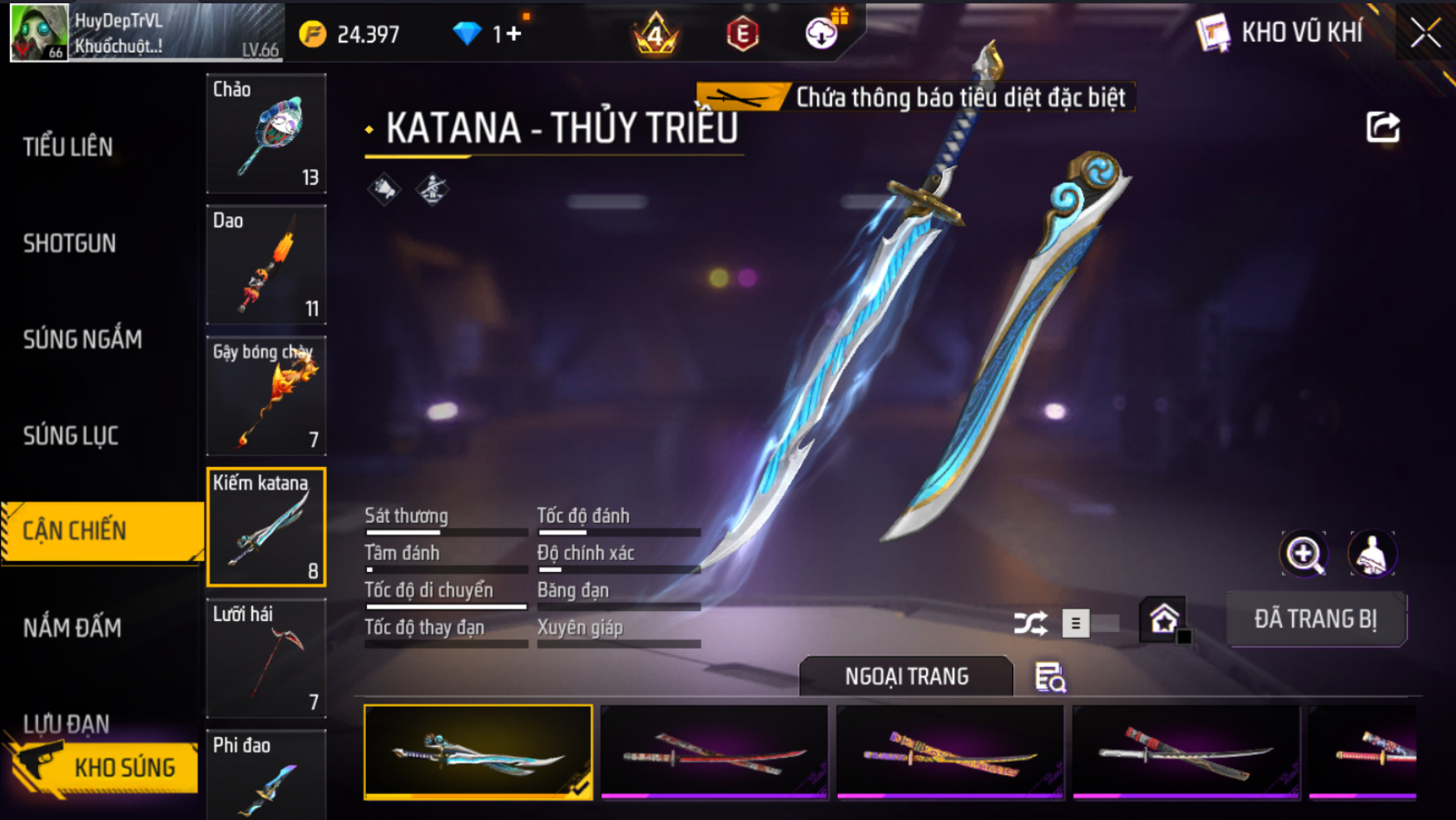
Task: Add diamonds with the plus button
Action: pyautogui.click(x=513, y=34)
